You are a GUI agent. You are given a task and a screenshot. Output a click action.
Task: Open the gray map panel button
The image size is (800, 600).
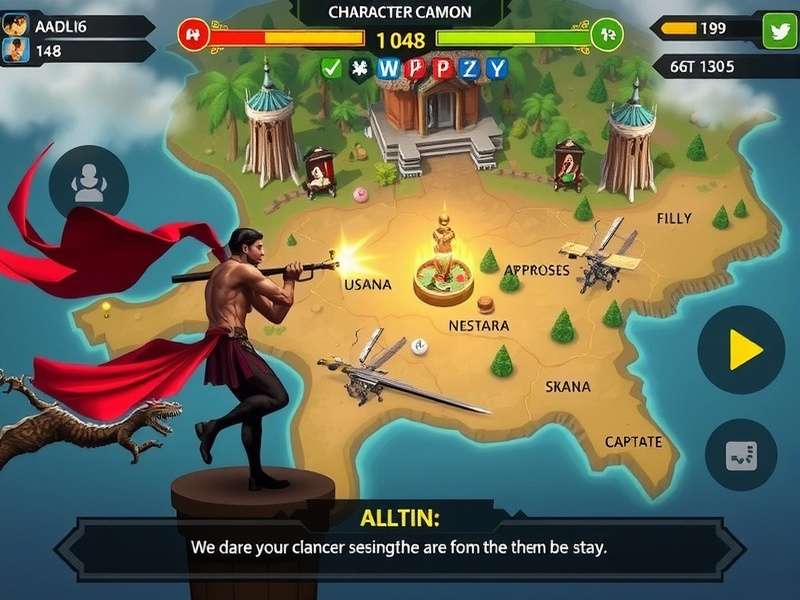741,455
